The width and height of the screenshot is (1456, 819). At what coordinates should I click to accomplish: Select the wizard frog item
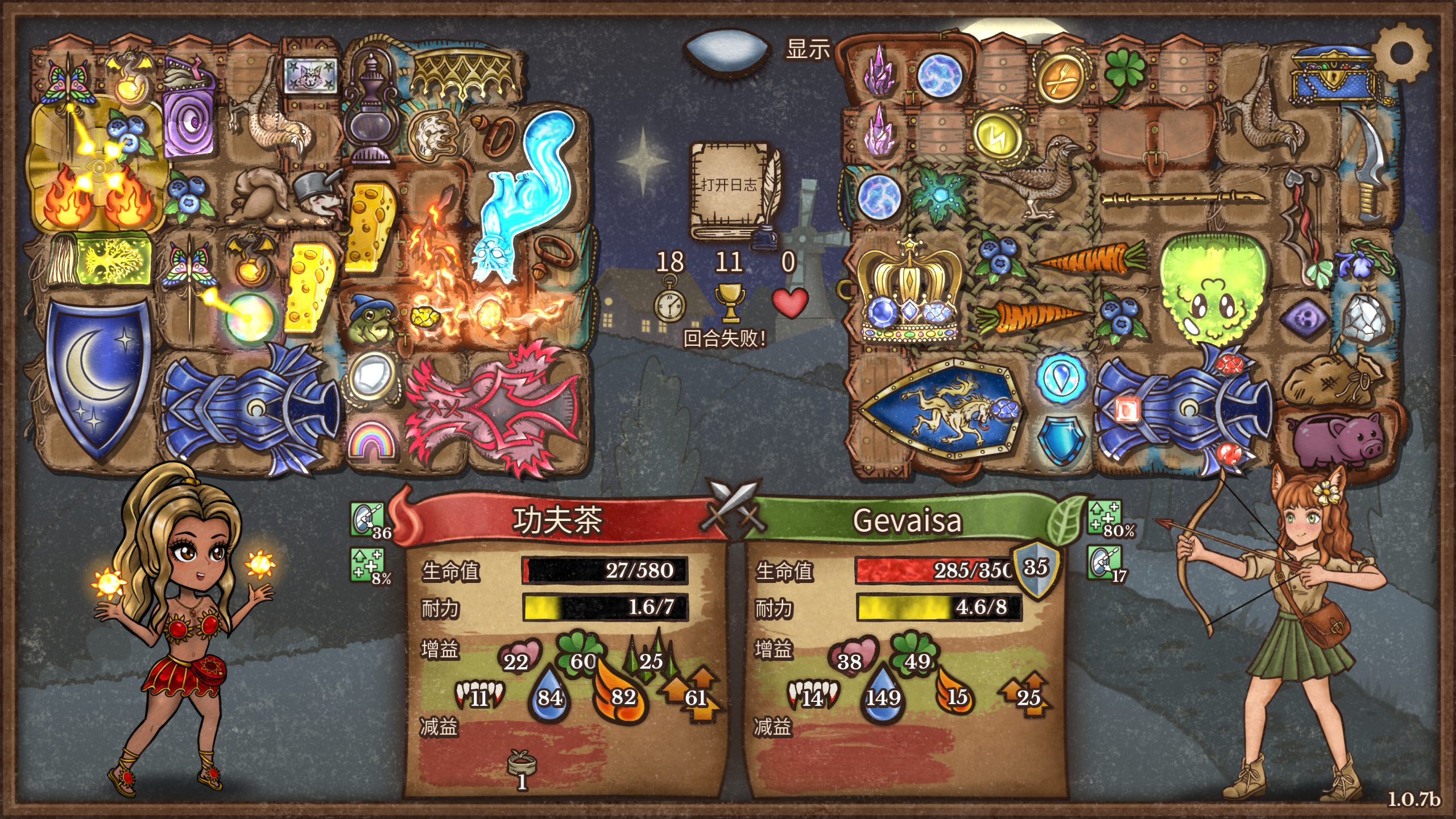click(371, 321)
